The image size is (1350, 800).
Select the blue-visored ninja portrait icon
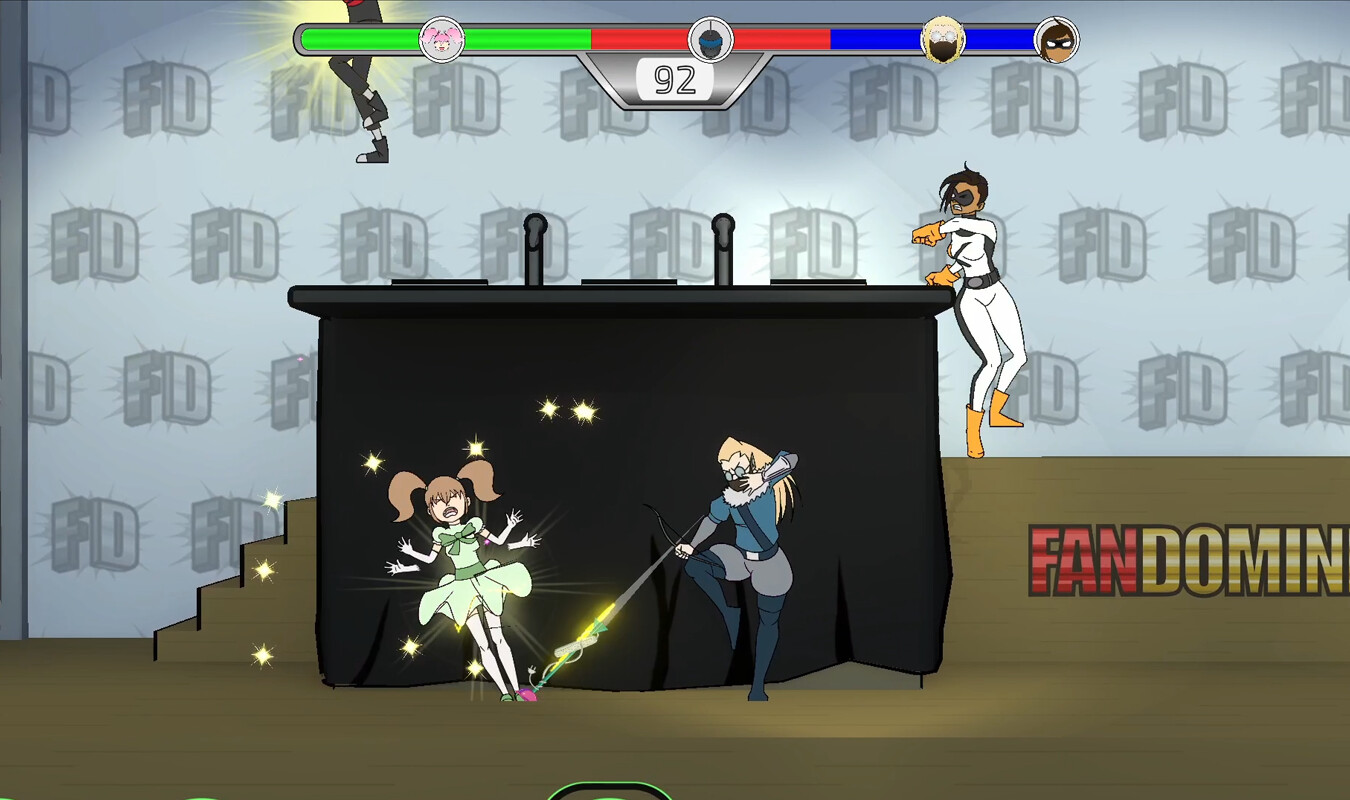710,40
